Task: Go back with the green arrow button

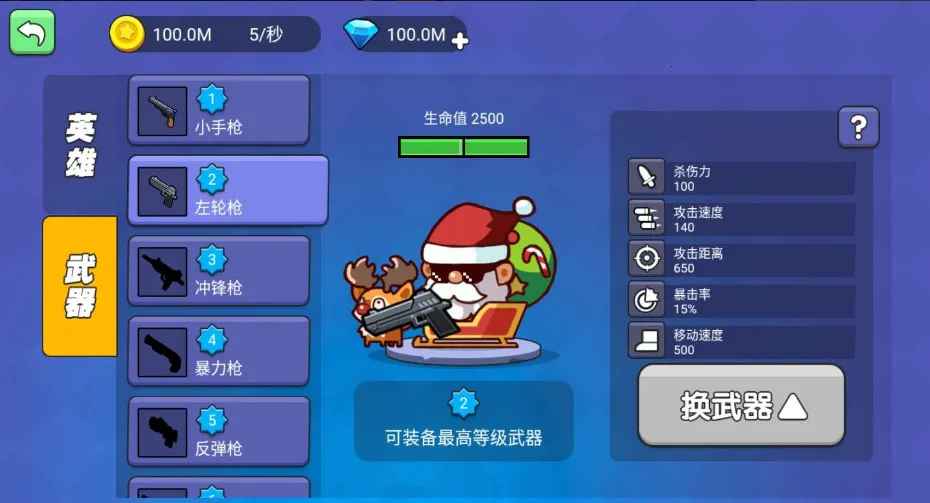Action: pyautogui.click(x=32, y=32)
